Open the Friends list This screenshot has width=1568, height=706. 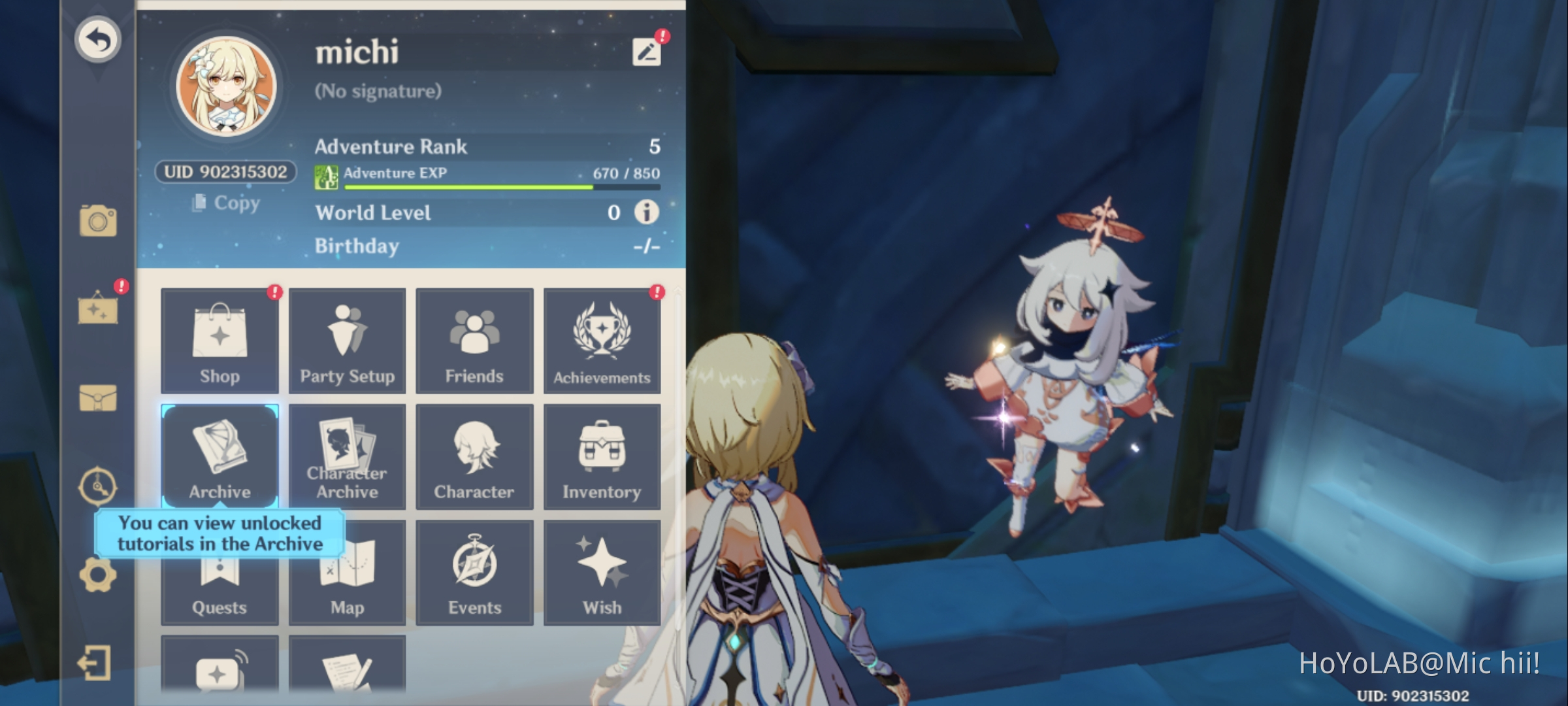pyautogui.click(x=474, y=340)
